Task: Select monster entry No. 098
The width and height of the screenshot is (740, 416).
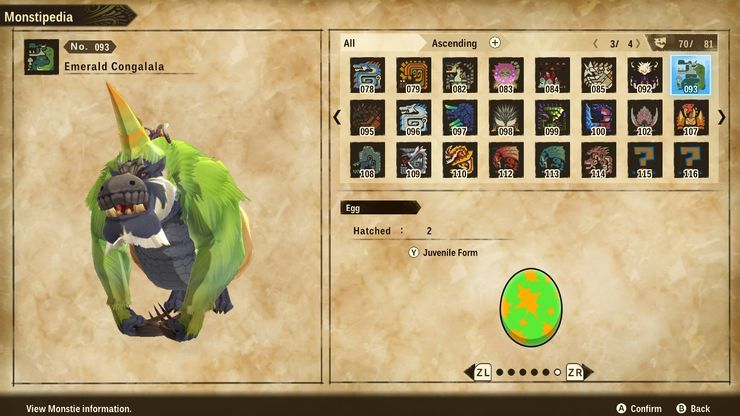Action: [x=506, y=117]
